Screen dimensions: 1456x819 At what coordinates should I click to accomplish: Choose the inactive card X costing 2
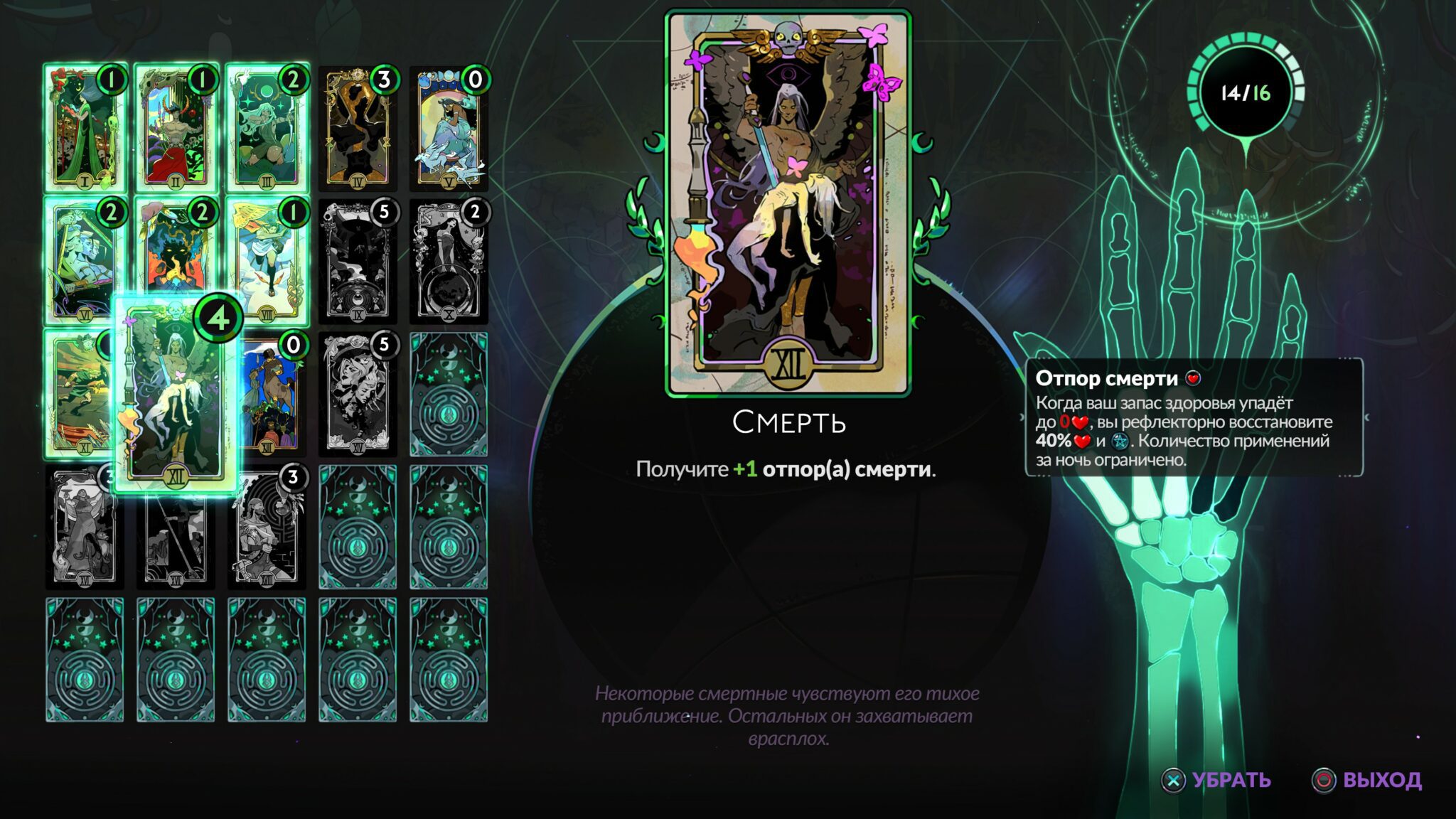pyautogui.click(x=449, y=262)
